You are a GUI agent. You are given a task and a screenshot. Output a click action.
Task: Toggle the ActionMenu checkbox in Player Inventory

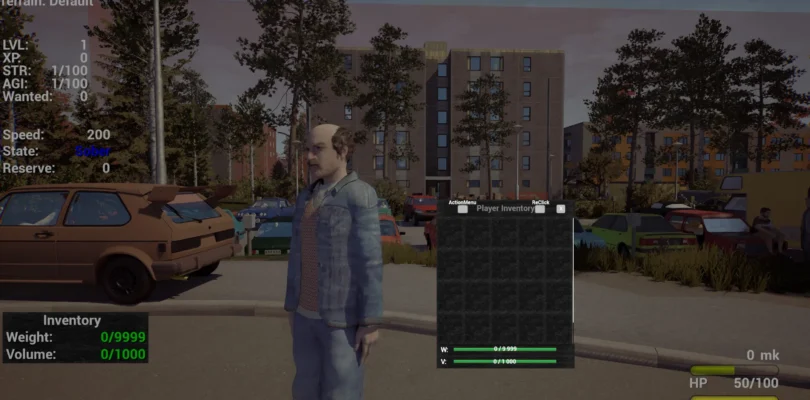click(x=462, y=209)
